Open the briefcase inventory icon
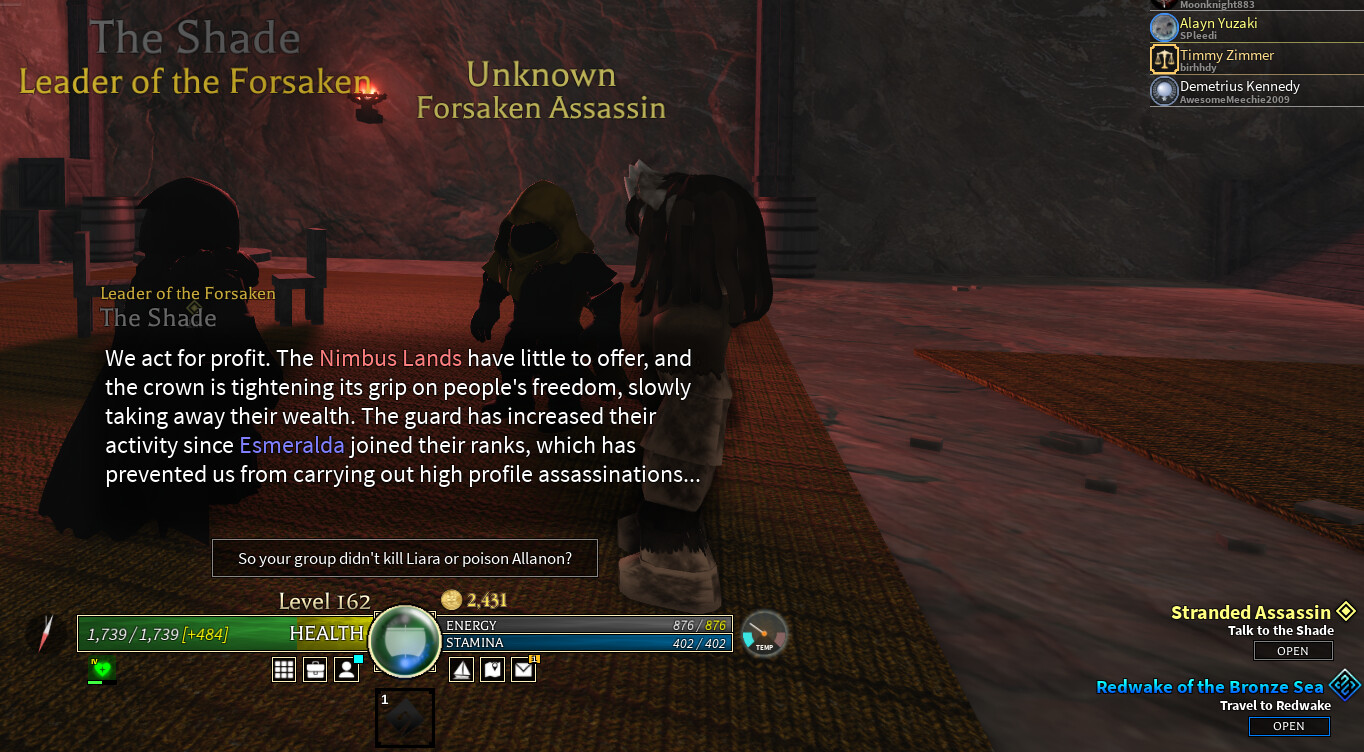Viewport: 1364px width, 752px height. pyautogui.click(x=315, y=670)
